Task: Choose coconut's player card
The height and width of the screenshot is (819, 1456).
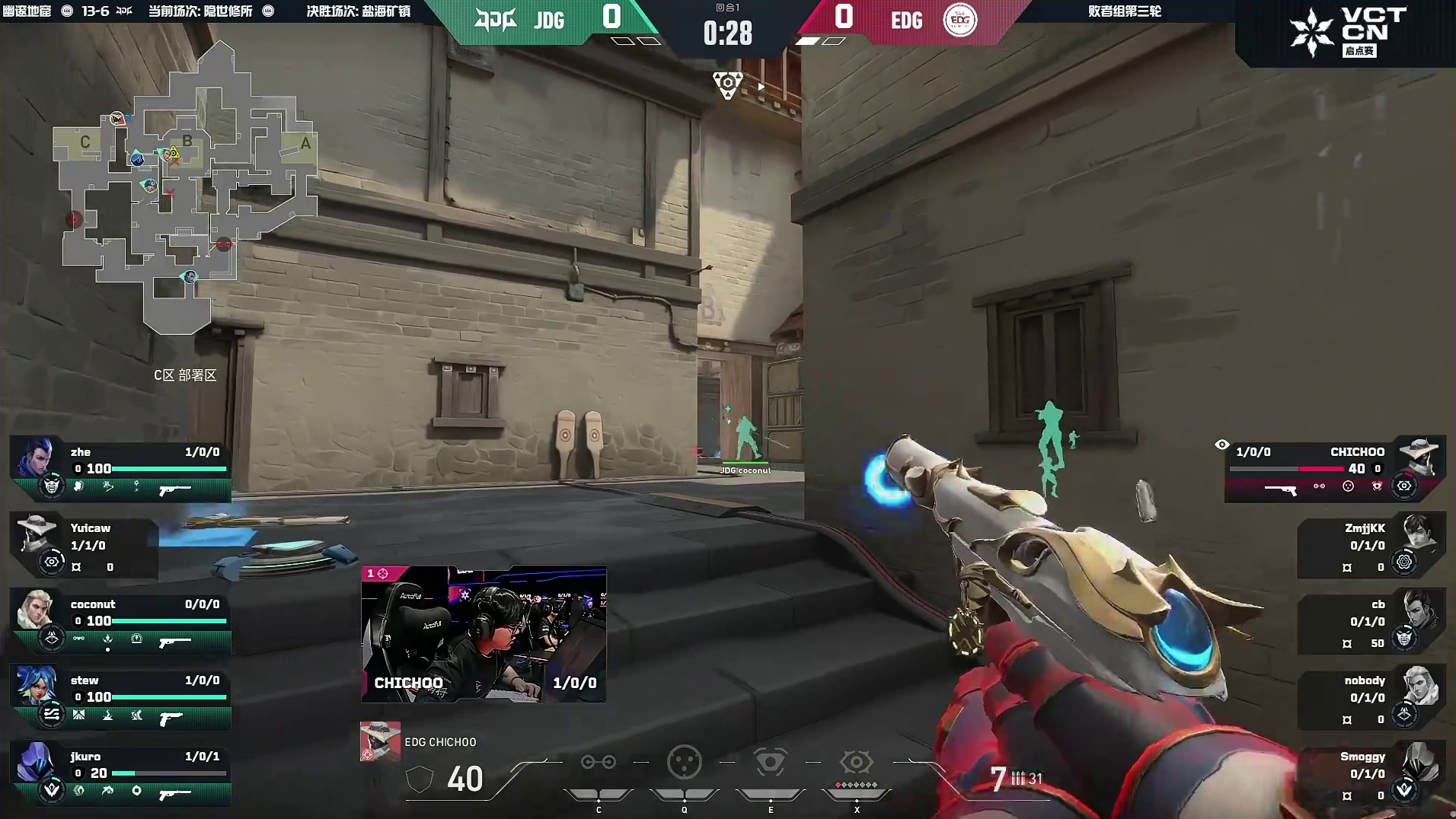Action: coord(120,621)
